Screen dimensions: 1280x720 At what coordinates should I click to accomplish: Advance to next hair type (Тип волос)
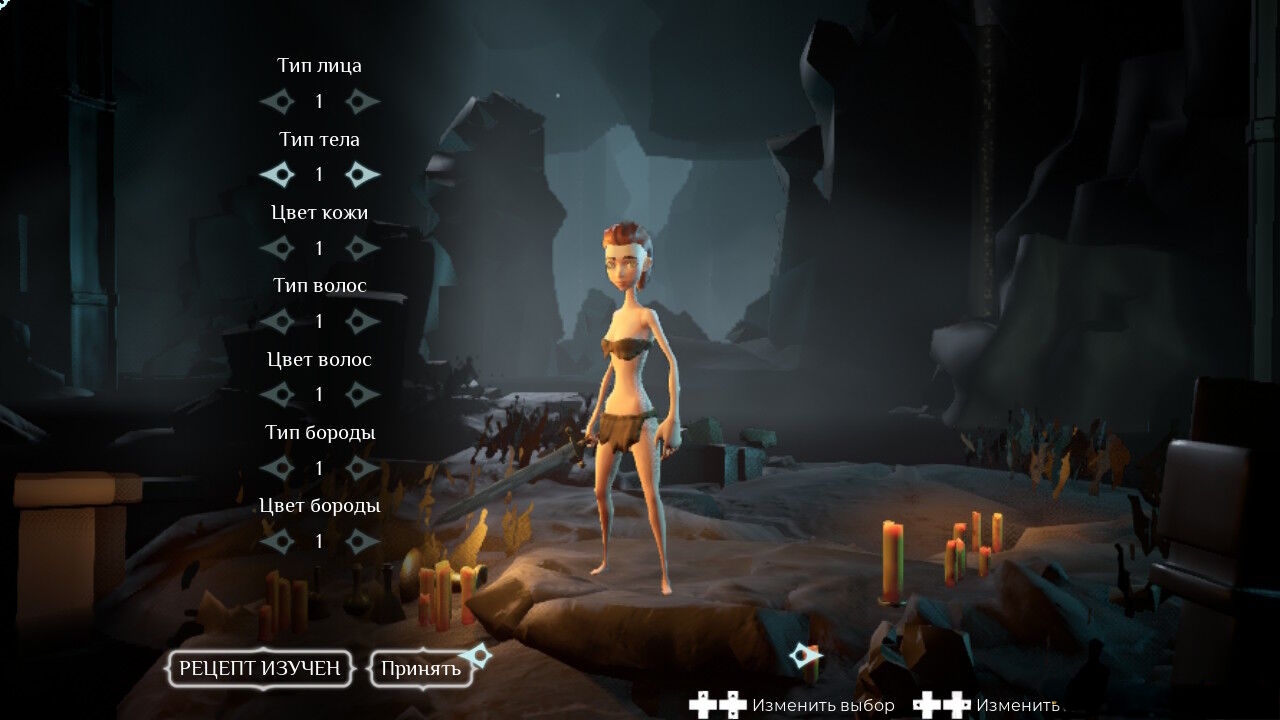pos(362,321)
